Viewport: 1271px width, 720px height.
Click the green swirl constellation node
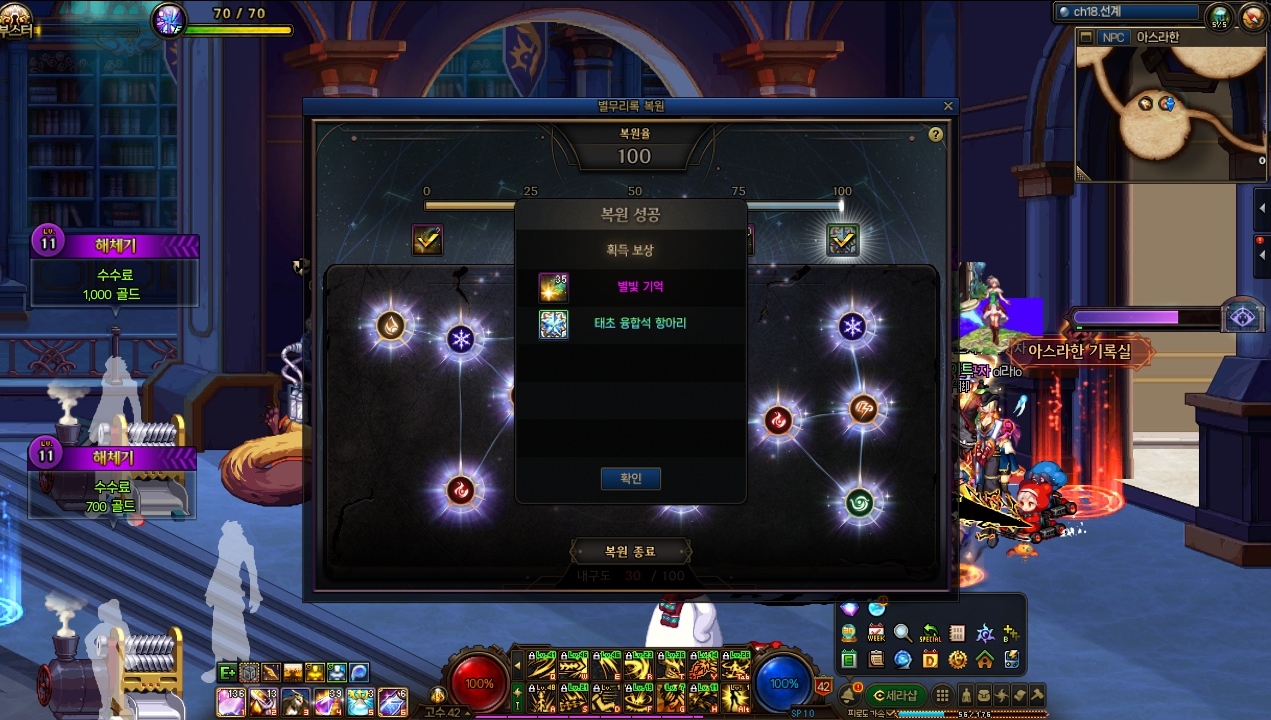(x=860, y=500)
